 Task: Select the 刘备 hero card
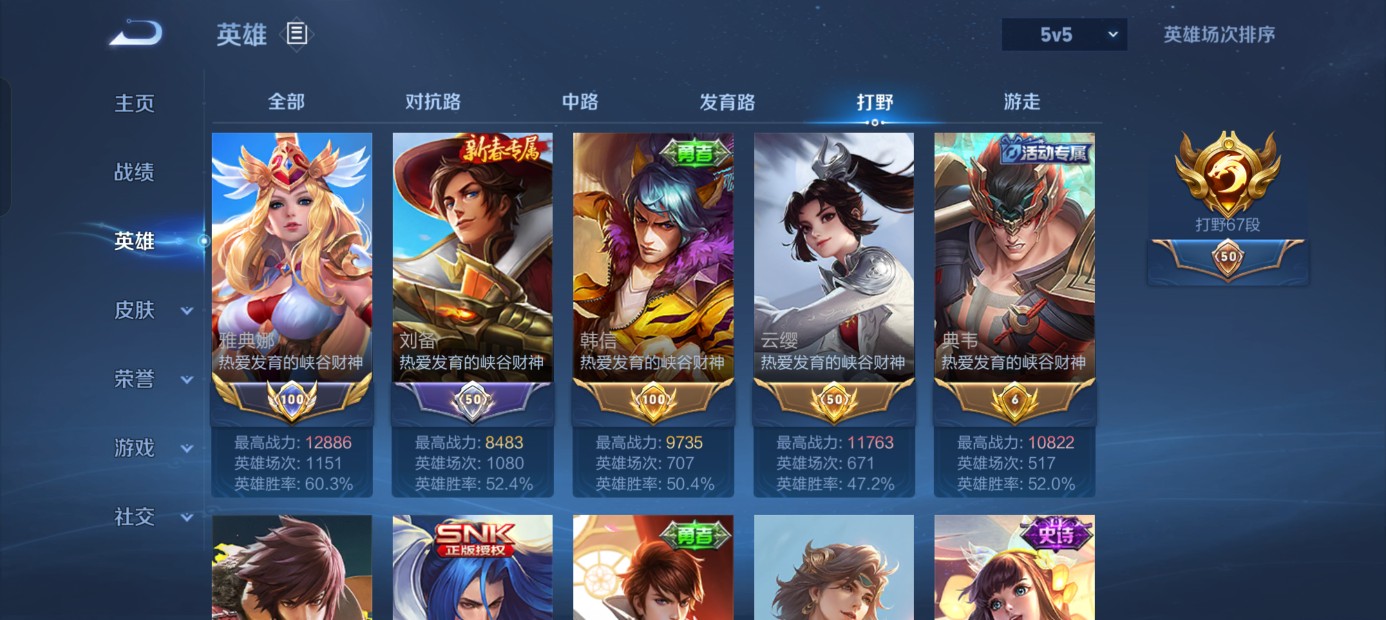[x=472, y=258]
